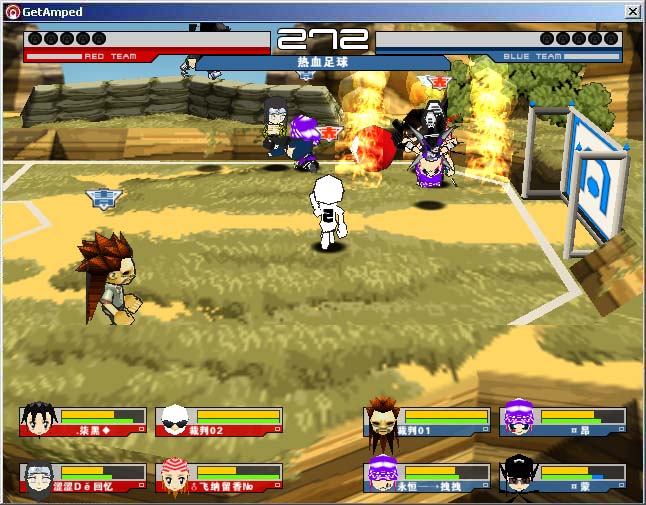Close the GetAmped window
This screenshot has width=646, height=505.
[632, 12]
